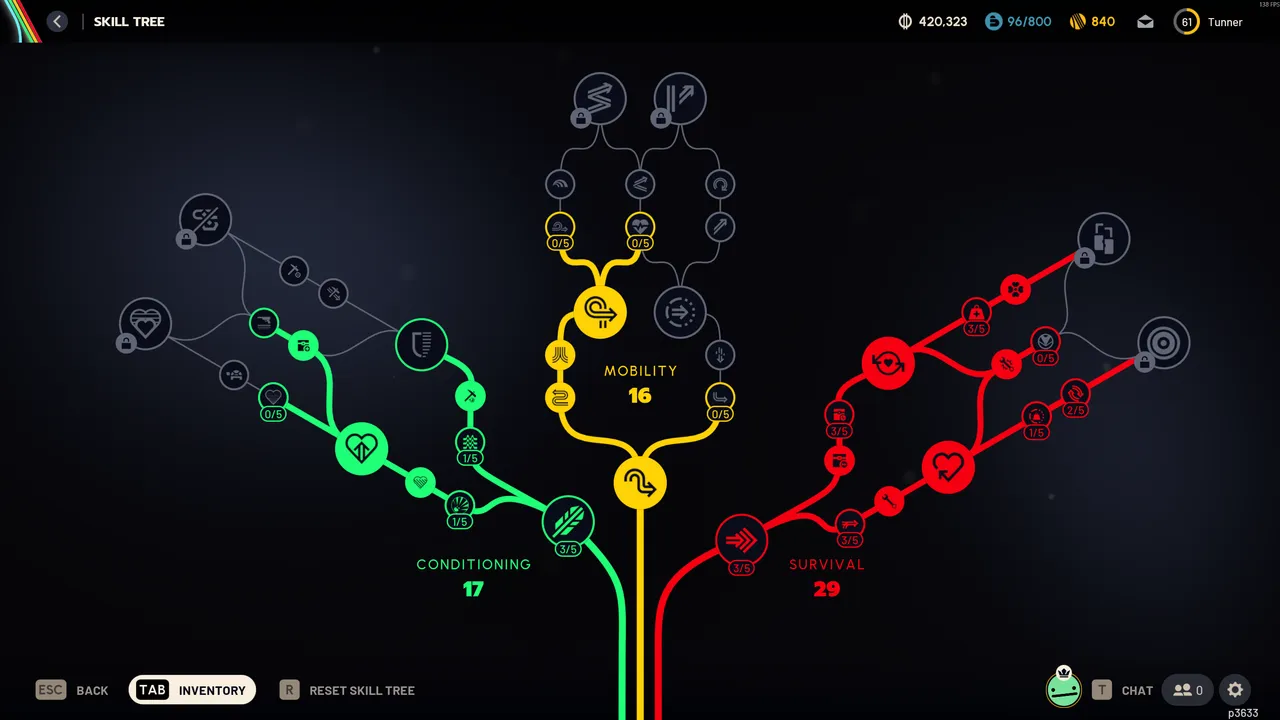Screen dimensions: 1280x720
Task: Open the settings gear in the bottom right
Action: tap(1235, 690)
